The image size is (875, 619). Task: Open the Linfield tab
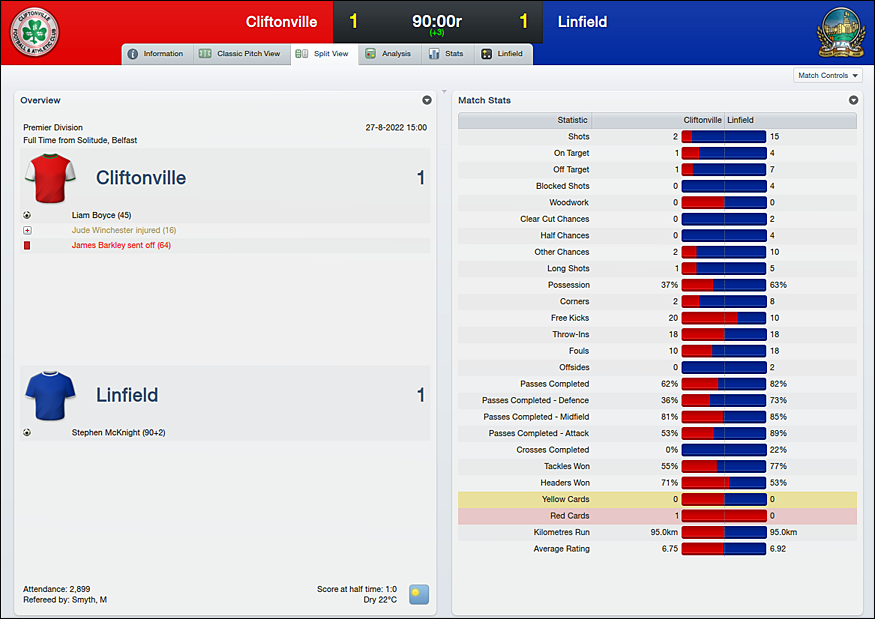coord(502,54)
